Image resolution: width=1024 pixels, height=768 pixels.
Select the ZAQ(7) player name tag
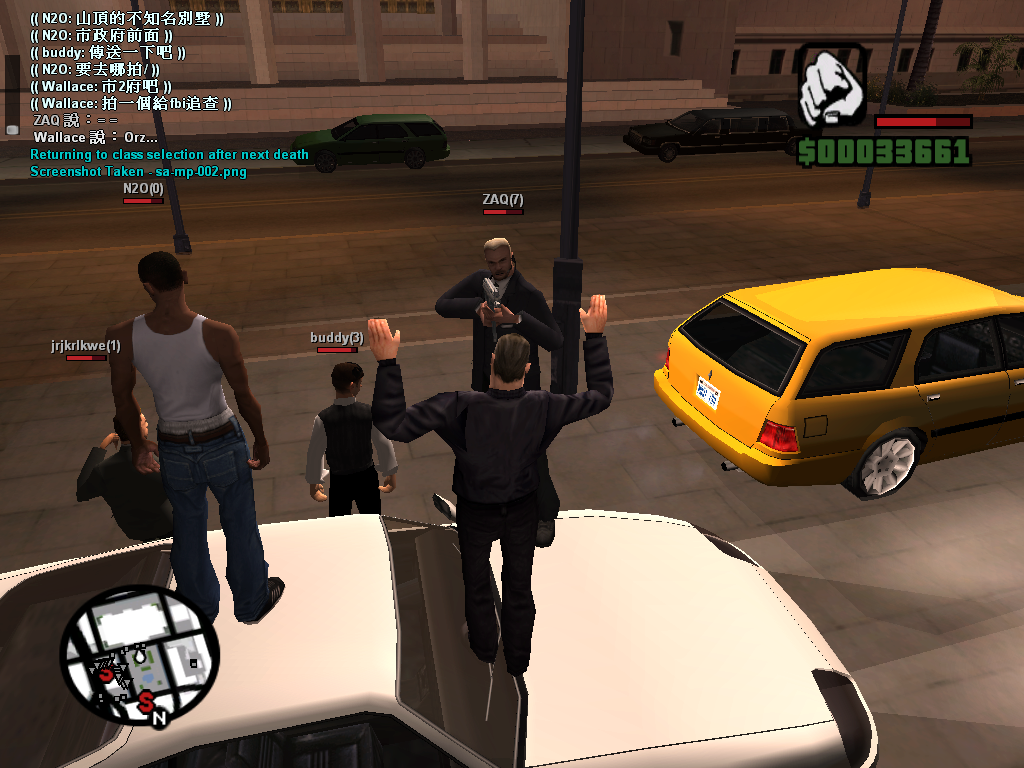tap(502, 200)
